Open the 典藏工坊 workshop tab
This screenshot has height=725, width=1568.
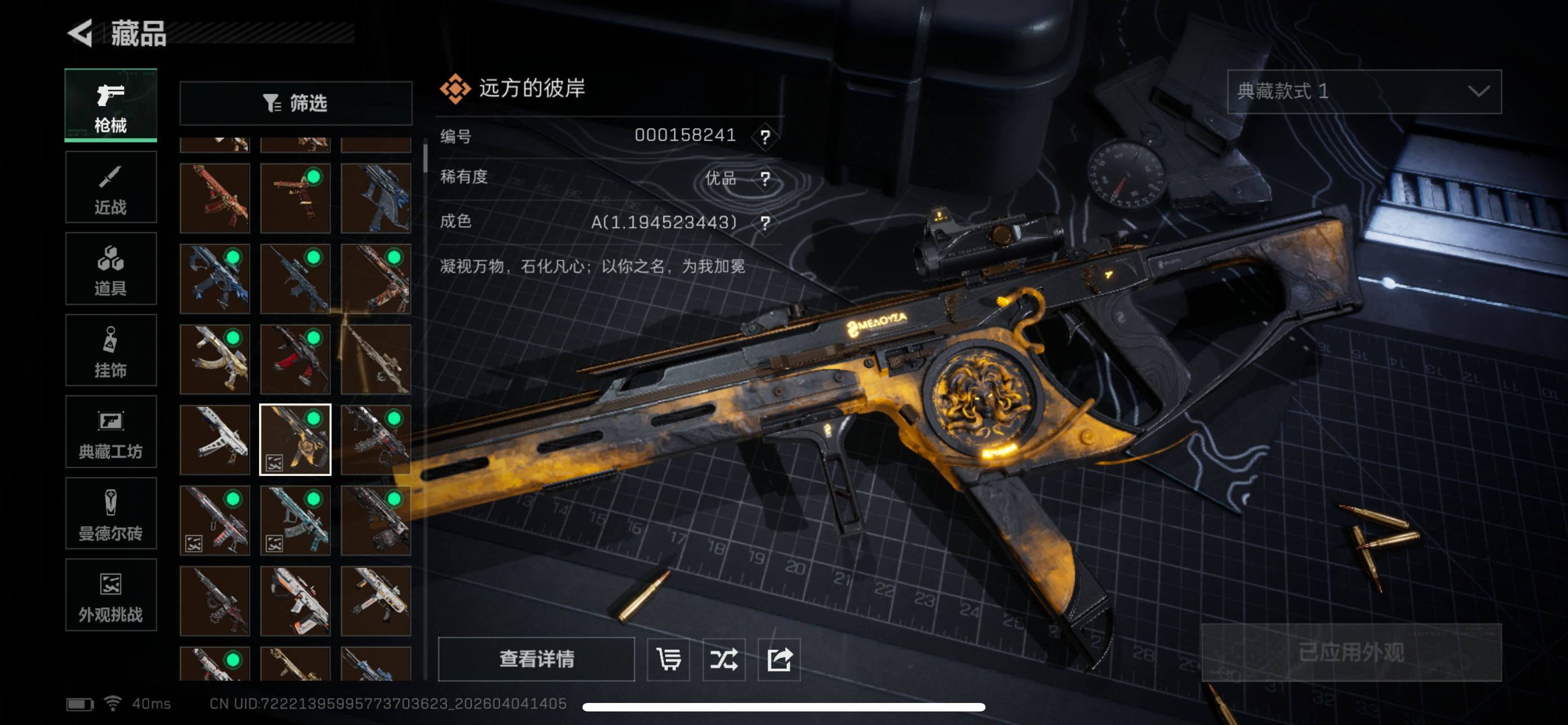[x=111, y=431]
